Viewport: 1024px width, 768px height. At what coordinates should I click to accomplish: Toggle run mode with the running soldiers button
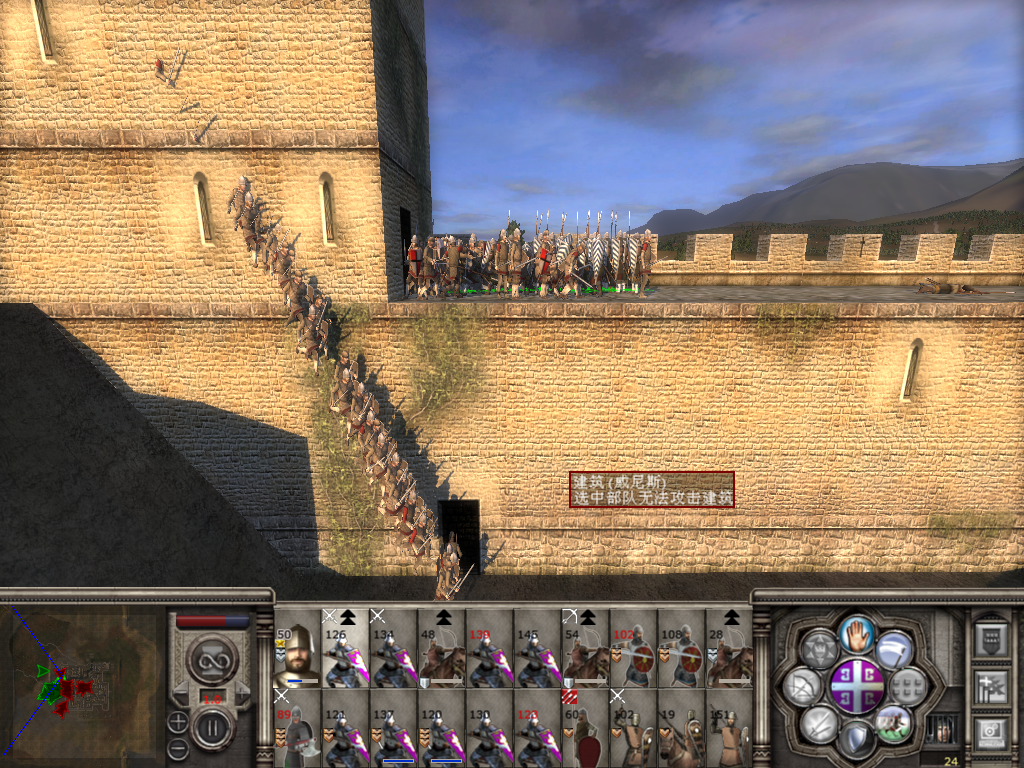894,722
